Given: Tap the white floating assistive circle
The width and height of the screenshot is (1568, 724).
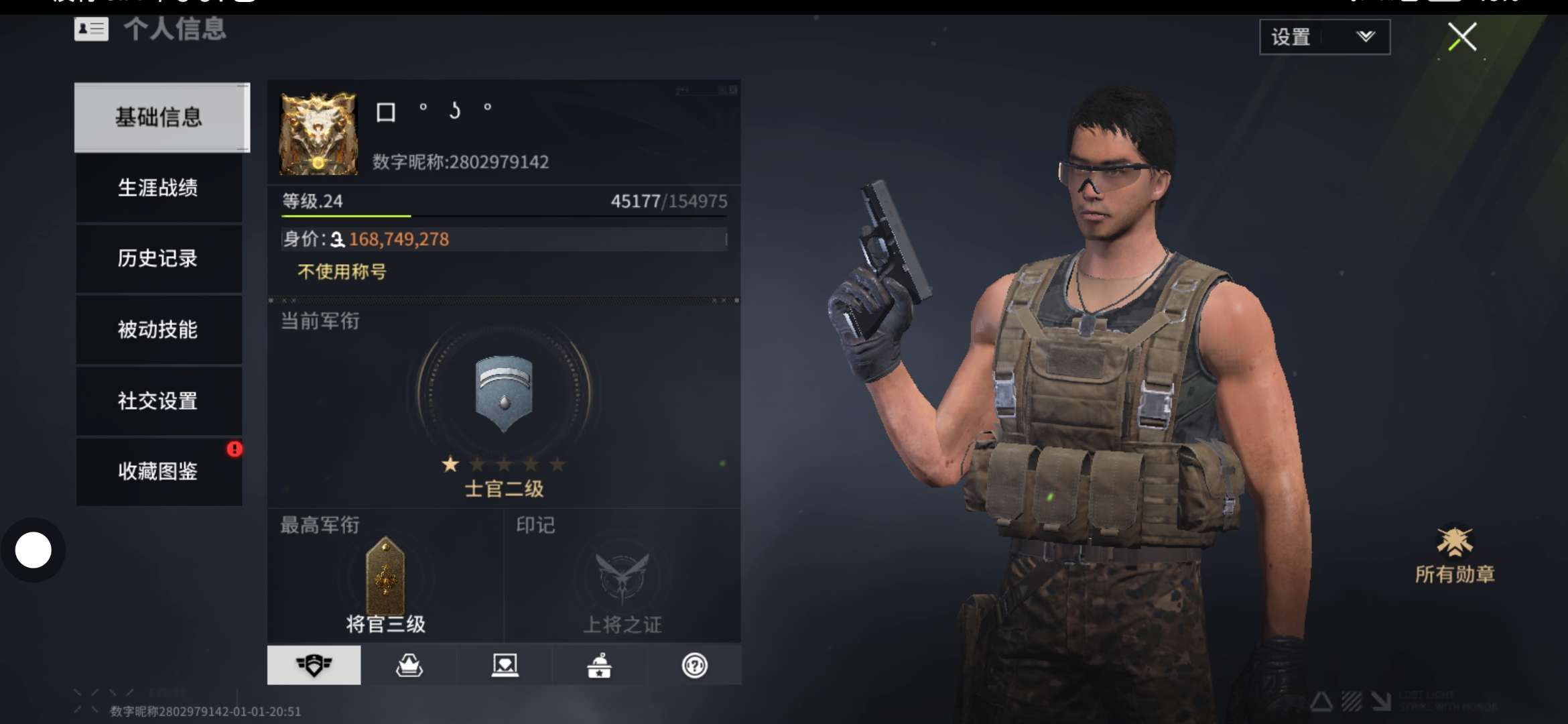Looking at the screenshot, I should 34,550.
